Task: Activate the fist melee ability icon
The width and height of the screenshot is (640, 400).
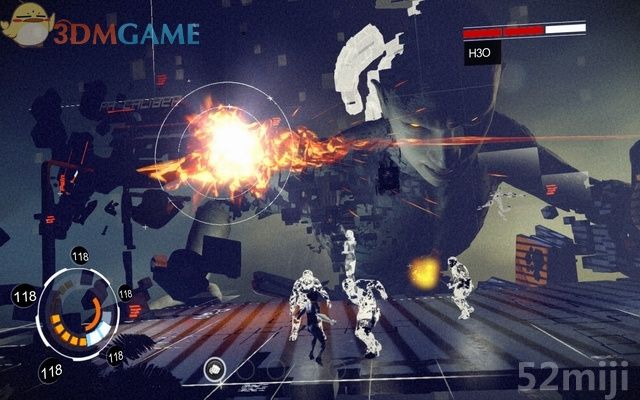Action: [x=213, y=369]
